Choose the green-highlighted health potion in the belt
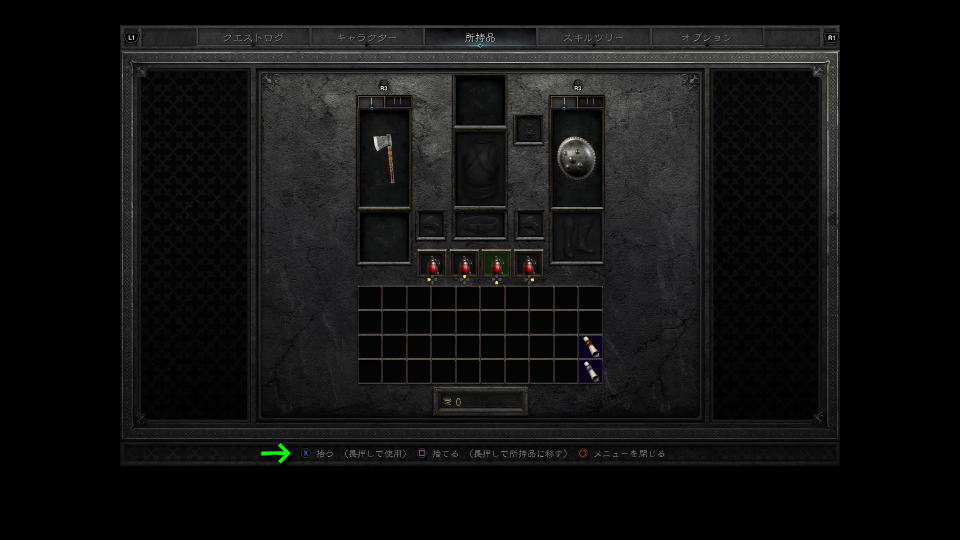The image size is (960, 540). (x=496, y=264)
